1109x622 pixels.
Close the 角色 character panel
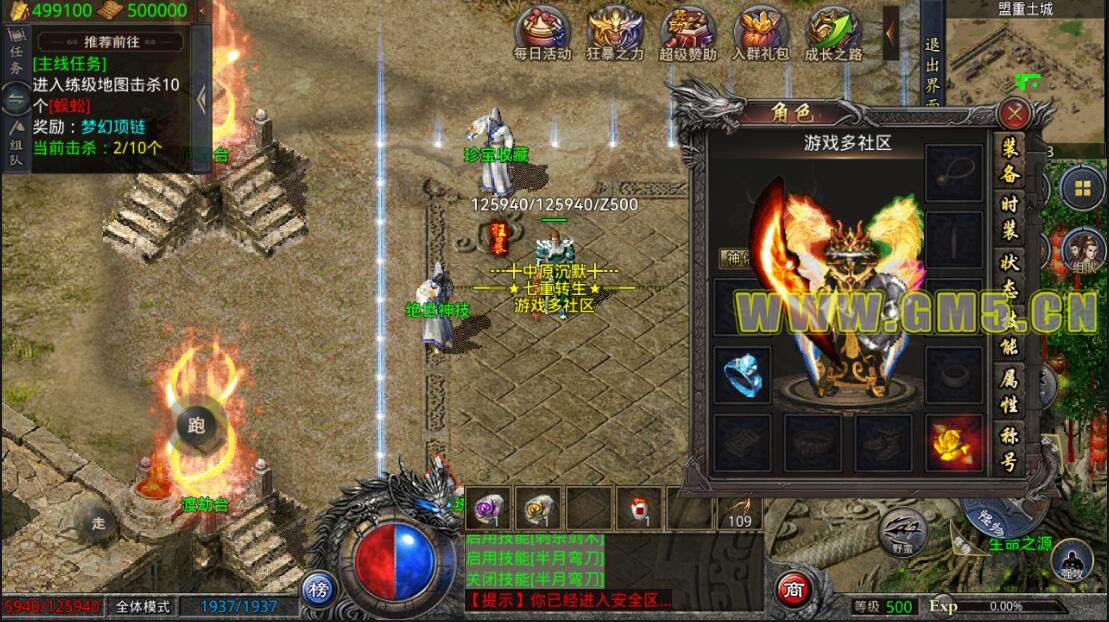(1016, 112)
